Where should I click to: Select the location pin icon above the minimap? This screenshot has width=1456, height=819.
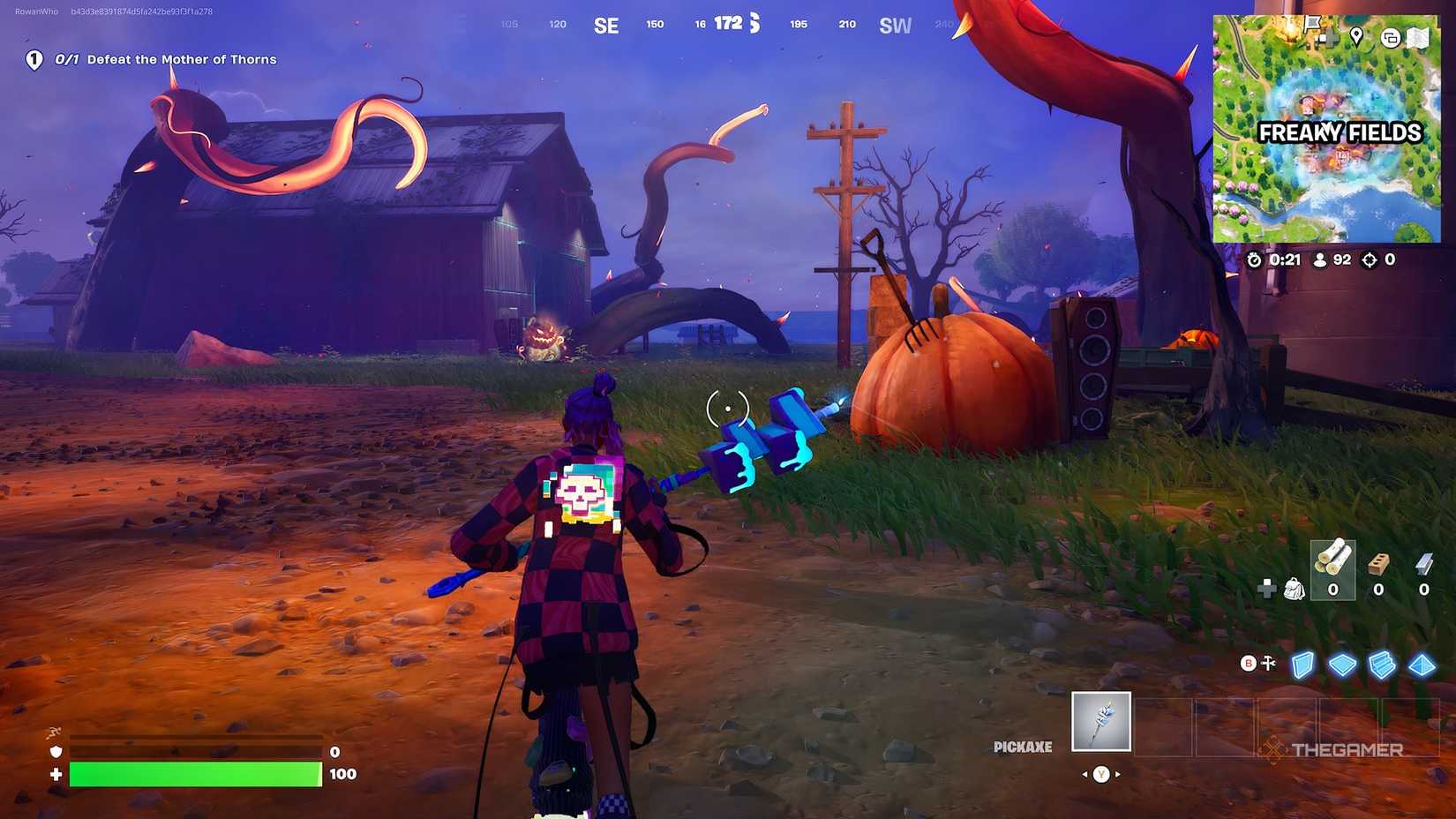click(1357, 37)
